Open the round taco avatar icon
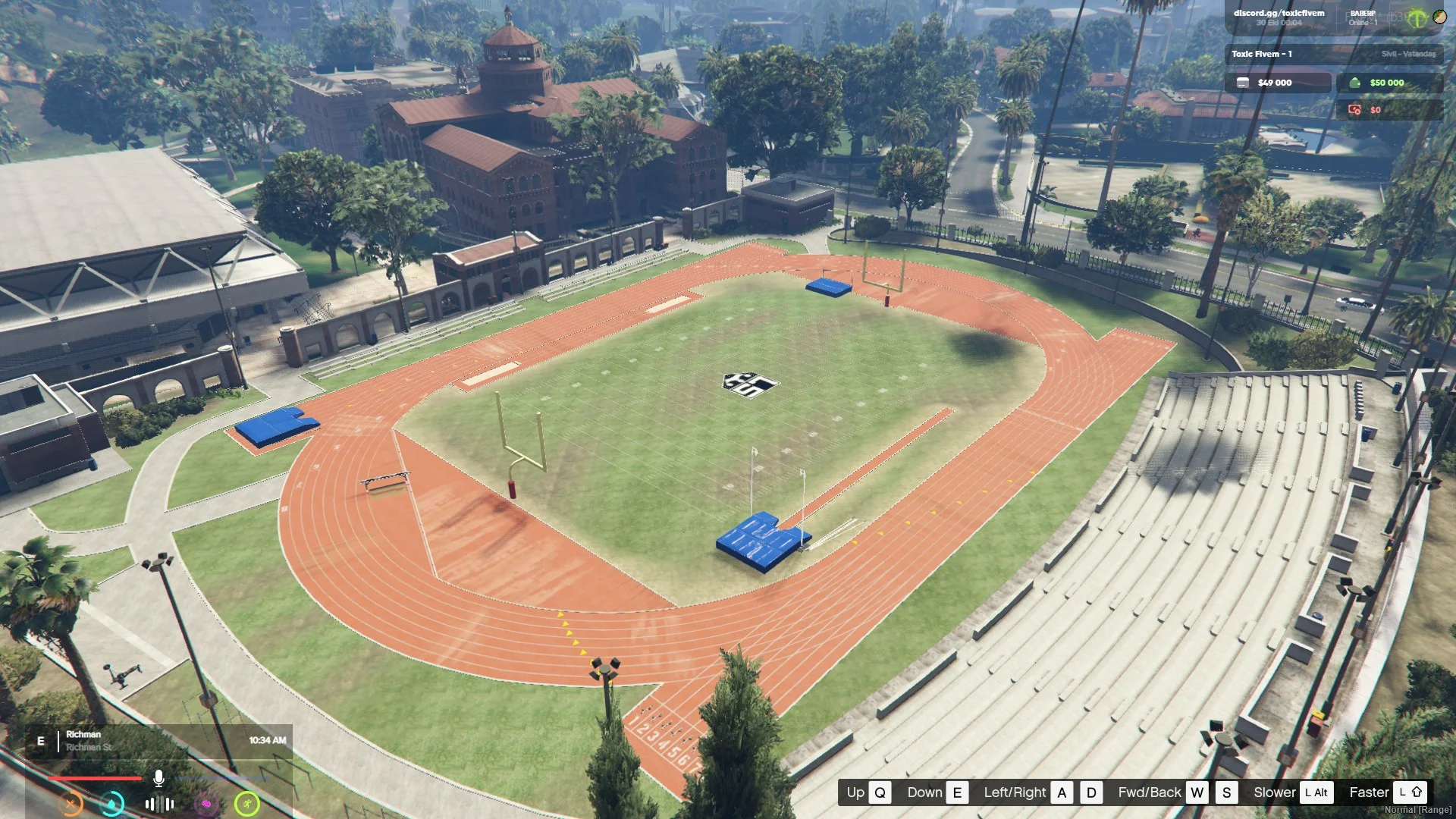The width and height of the screenshot is (1456, 819). 1439,16
